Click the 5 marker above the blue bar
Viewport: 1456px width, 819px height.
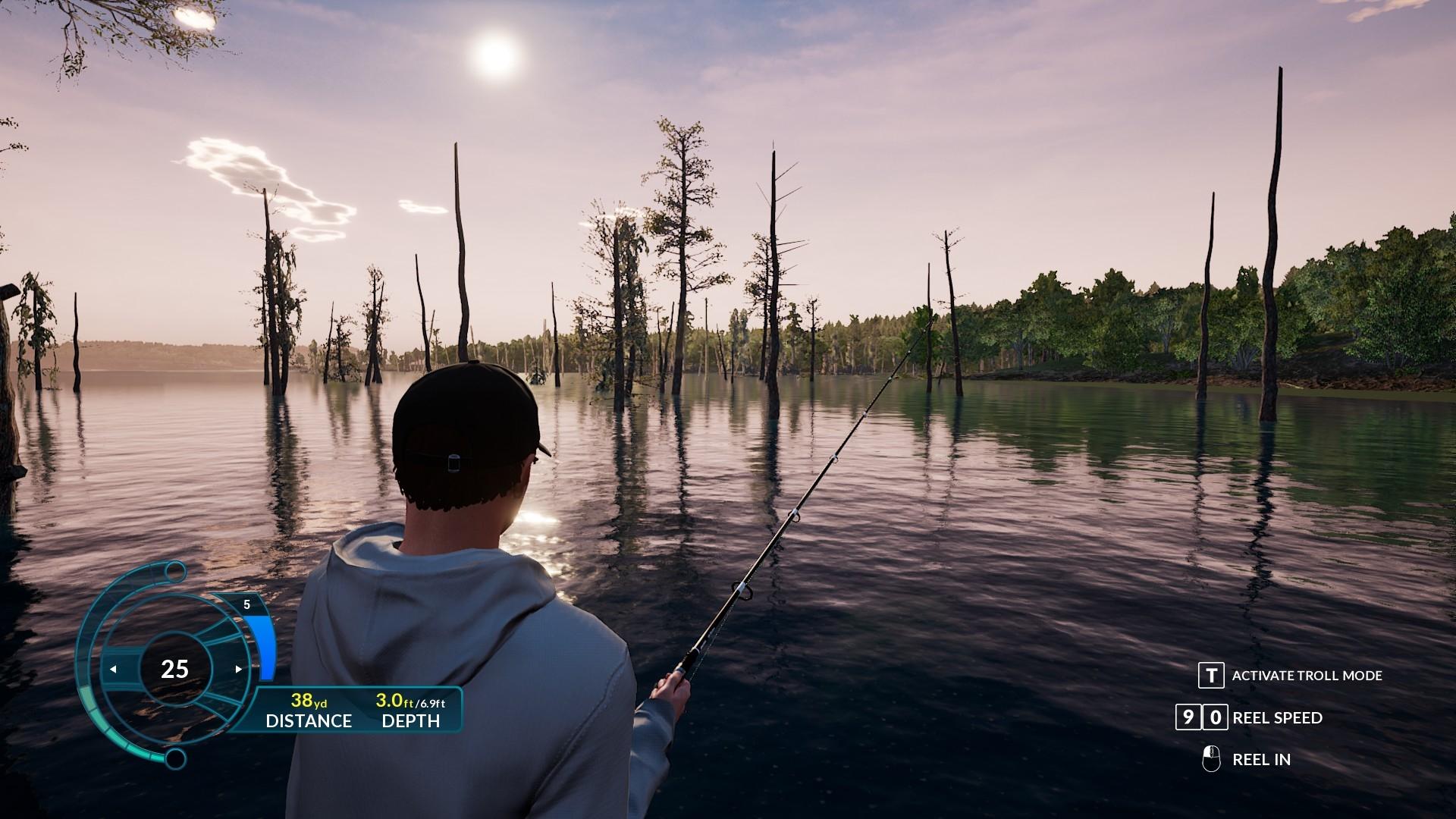point(247,604)
